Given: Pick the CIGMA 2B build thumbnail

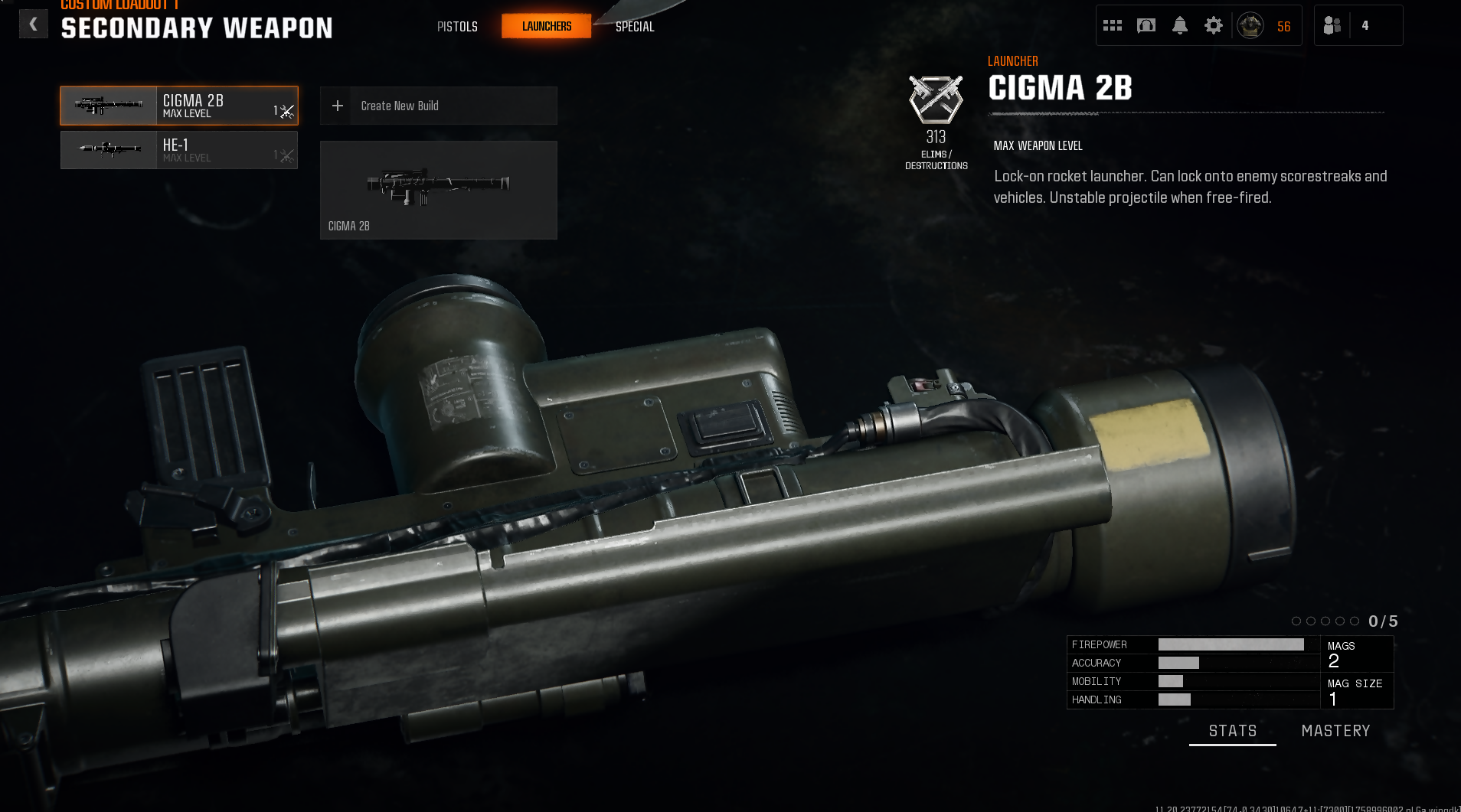Looking at the screenshot, I should 438,190.
